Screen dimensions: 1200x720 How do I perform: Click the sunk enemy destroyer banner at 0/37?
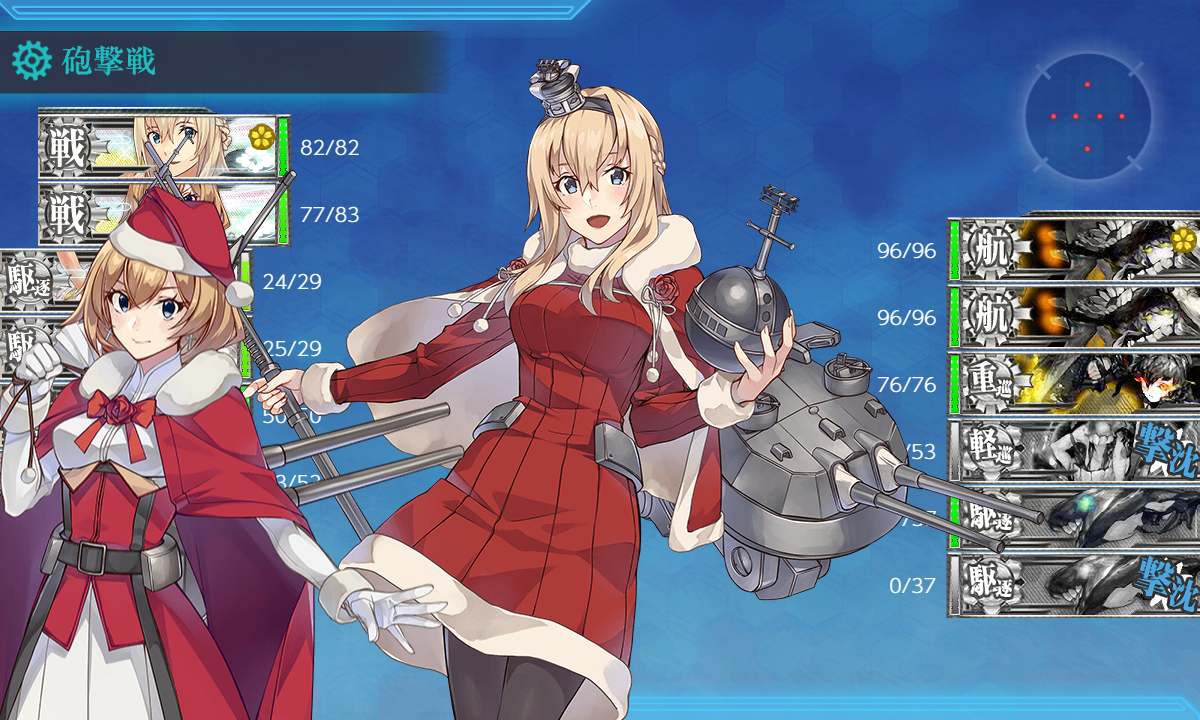[1075, 584]
